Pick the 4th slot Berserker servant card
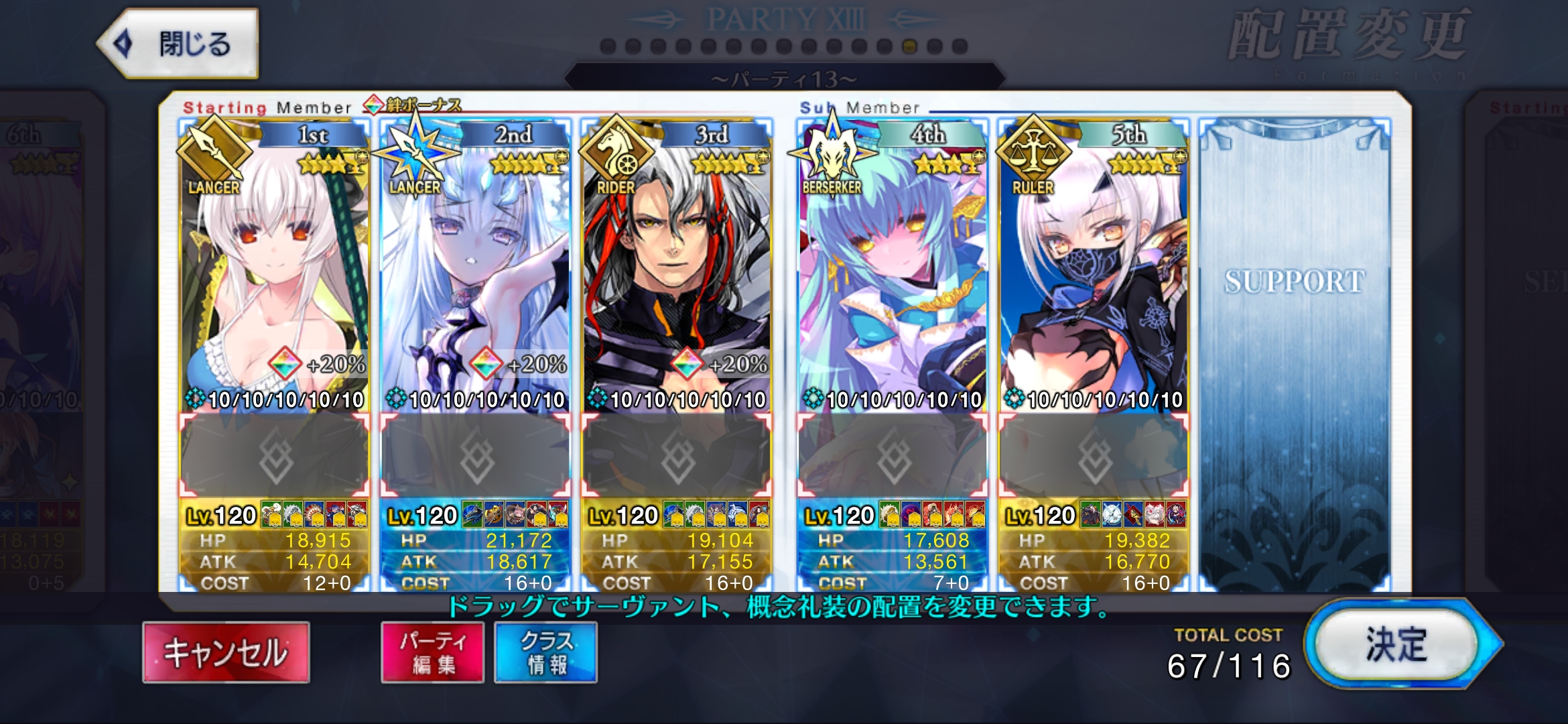1568x724 pixels. (x=892, y=268)
